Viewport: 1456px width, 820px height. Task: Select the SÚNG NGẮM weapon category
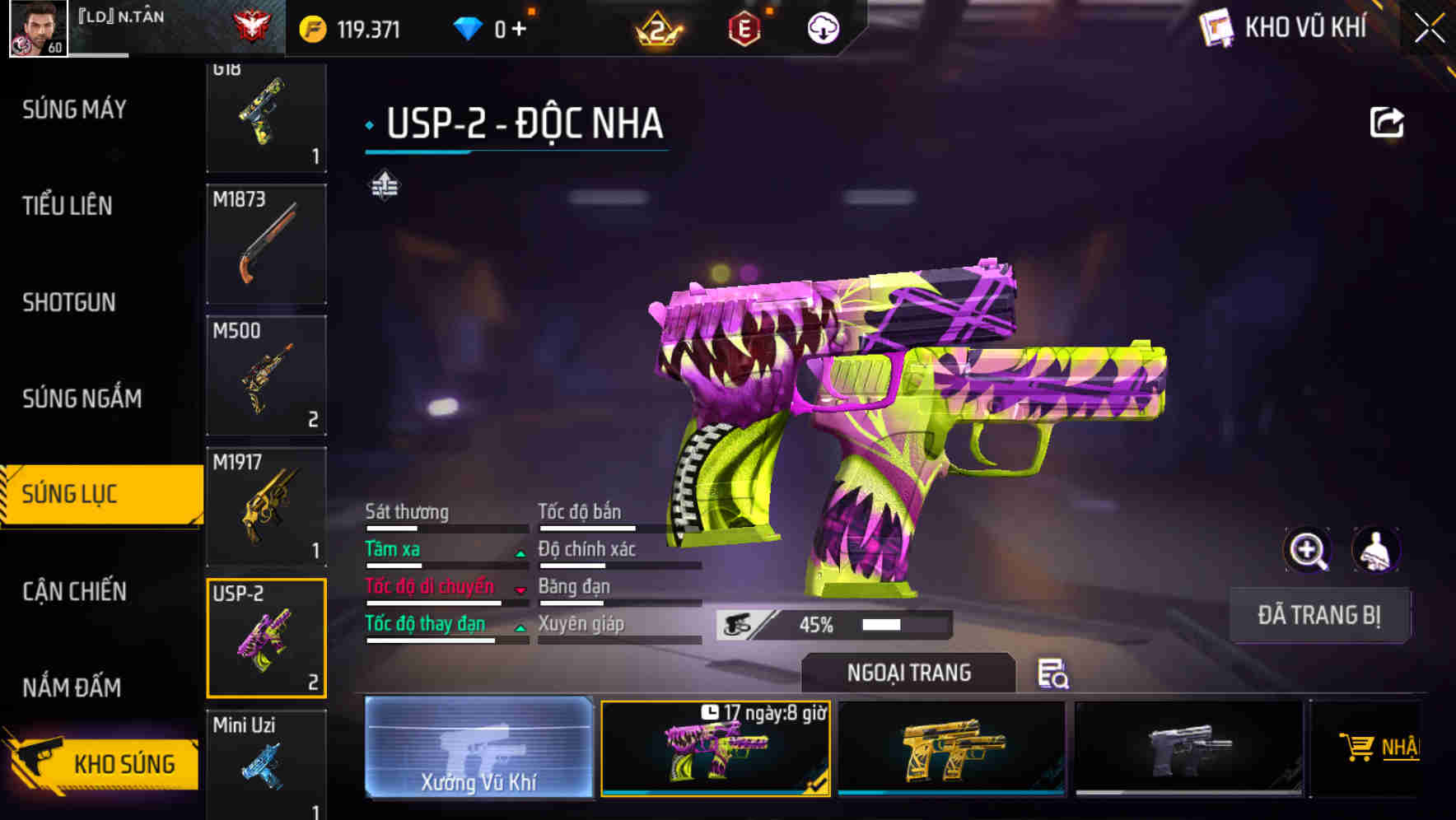point(79,398)
